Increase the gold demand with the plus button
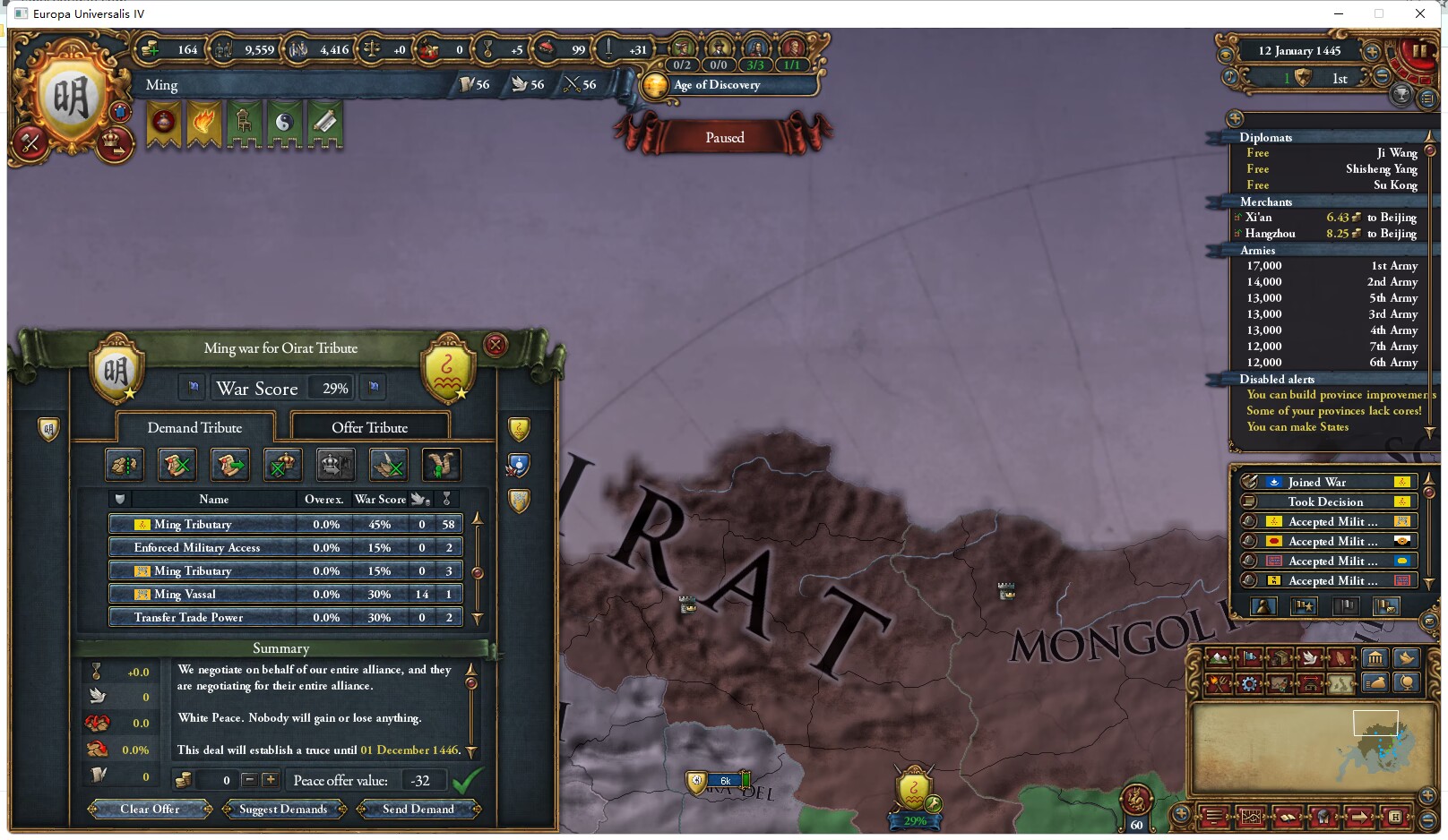The height and width of the screenshot is (840, 1448). (x=270, y=780)
